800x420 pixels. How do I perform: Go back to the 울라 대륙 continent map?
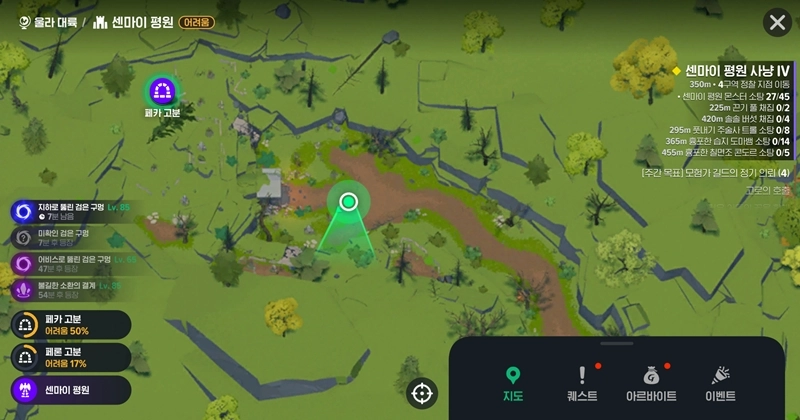click(47, 22)
